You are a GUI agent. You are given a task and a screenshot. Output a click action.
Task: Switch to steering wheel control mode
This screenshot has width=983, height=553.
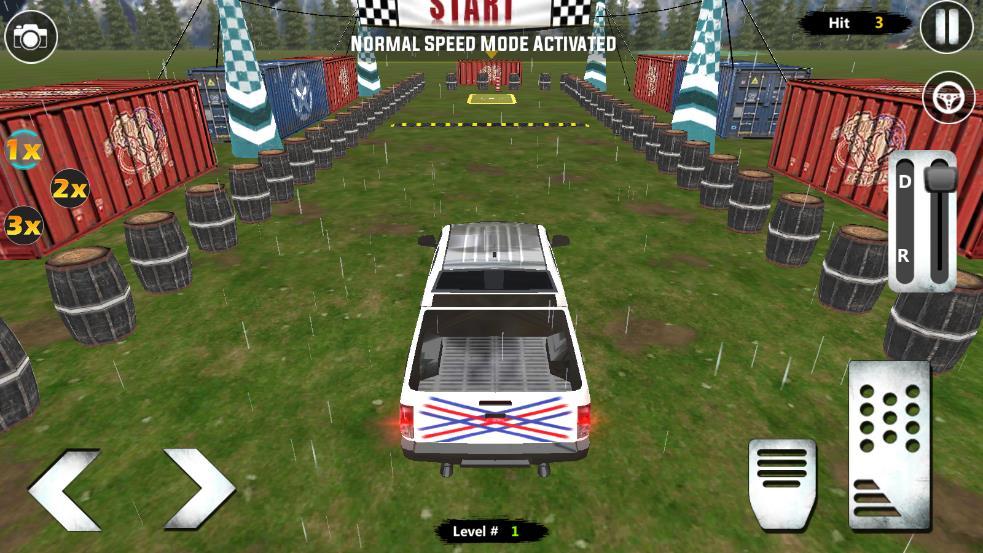pos(949,97)
